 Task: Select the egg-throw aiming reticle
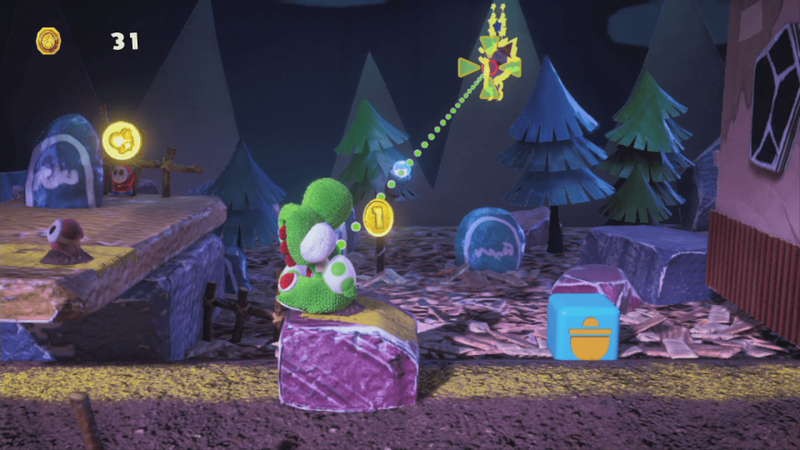[492, 66]
